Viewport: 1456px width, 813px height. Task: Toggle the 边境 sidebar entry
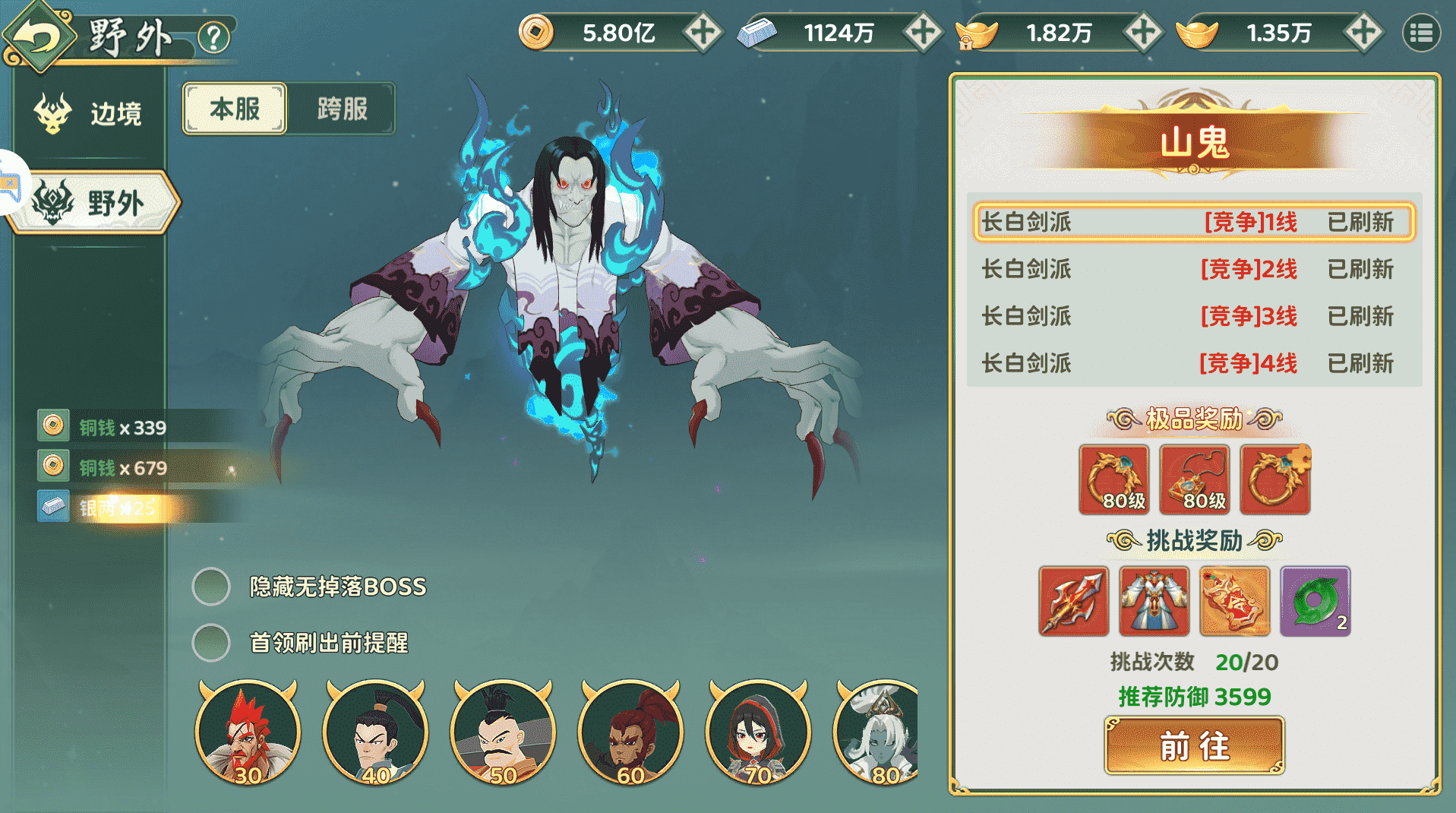click(x=91, y=112)
